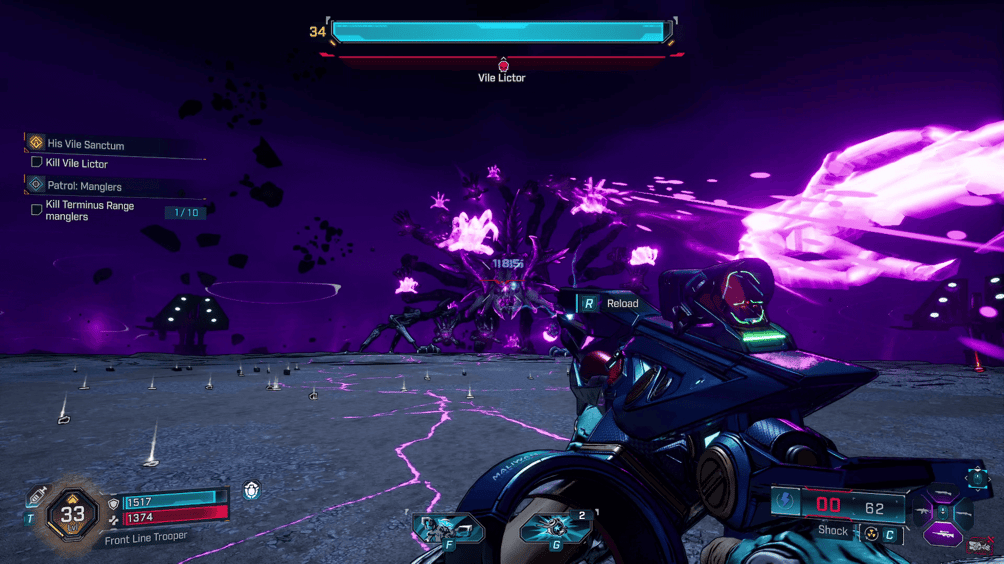Use the repair kit syringe icon
The image size is (1004, 564).
38,495
